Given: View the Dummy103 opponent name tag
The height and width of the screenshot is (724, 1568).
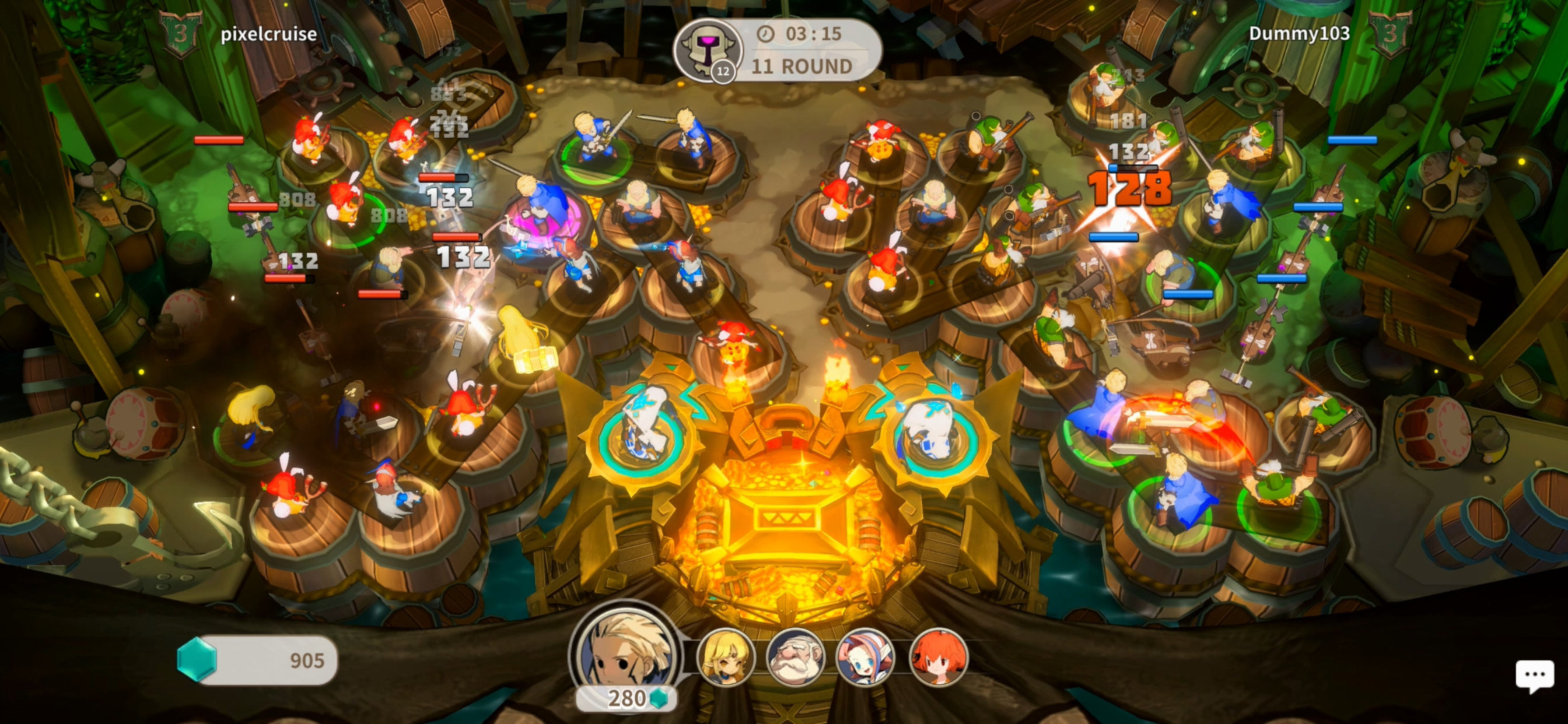Looking at the screenshot, I should pyautogui.click(x=1299, y=33).
